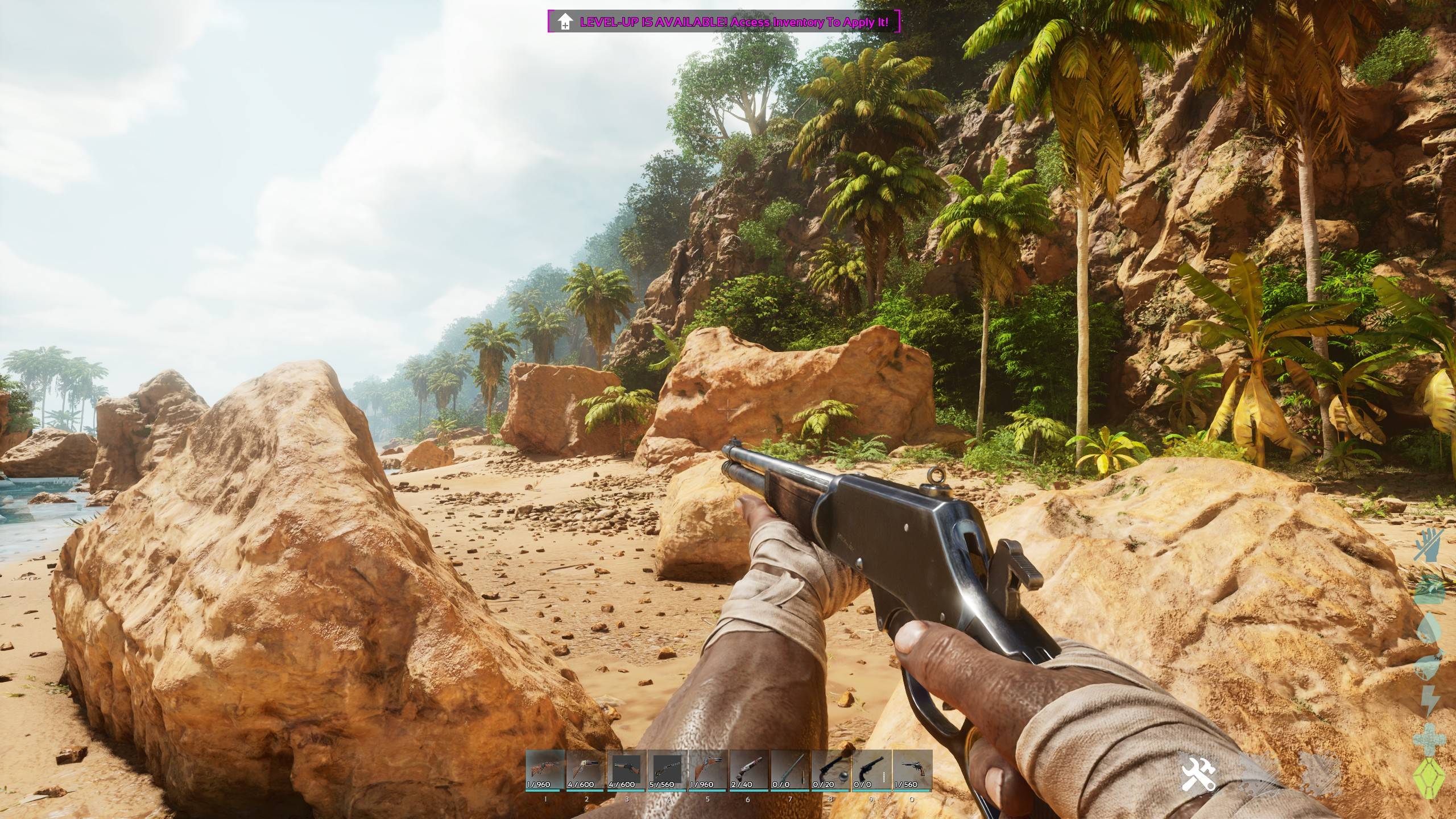Viewport: 1456px width, 819px height.
Task: Open the level-up available notification
Action: click(x=724, y=22)
